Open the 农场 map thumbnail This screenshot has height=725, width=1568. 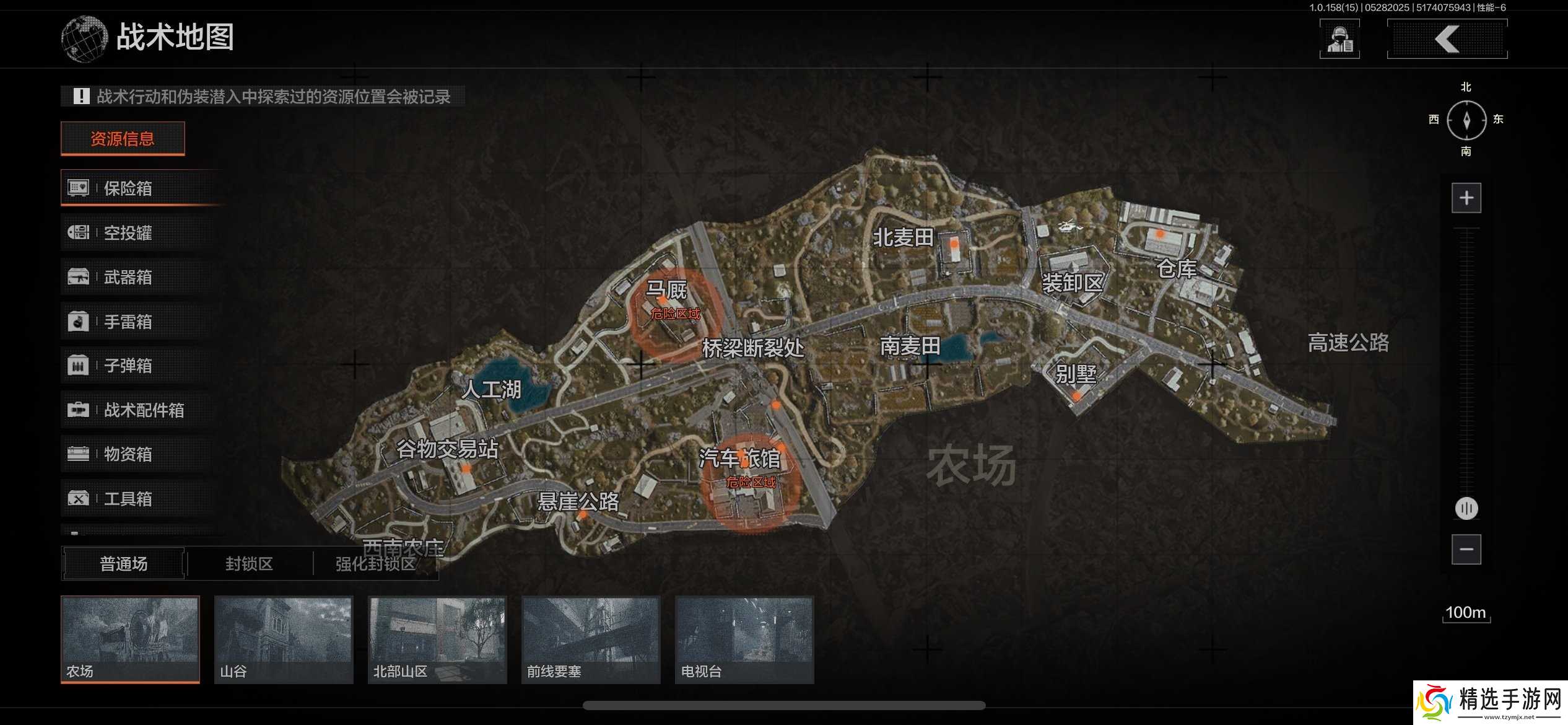click(x=129, y=638)
